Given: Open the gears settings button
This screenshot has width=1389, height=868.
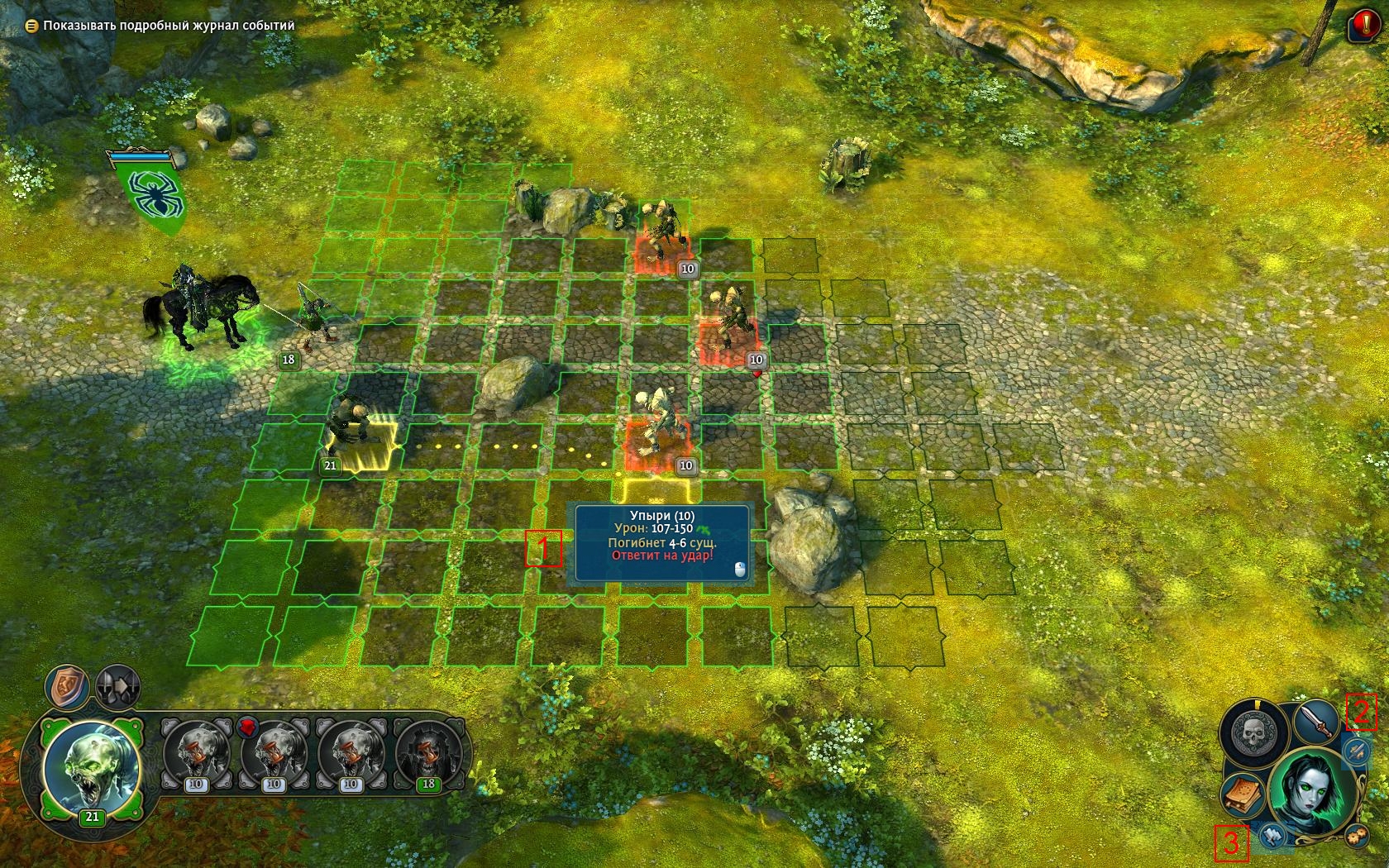Looking at the screenshot, I should coord(1354,834).
